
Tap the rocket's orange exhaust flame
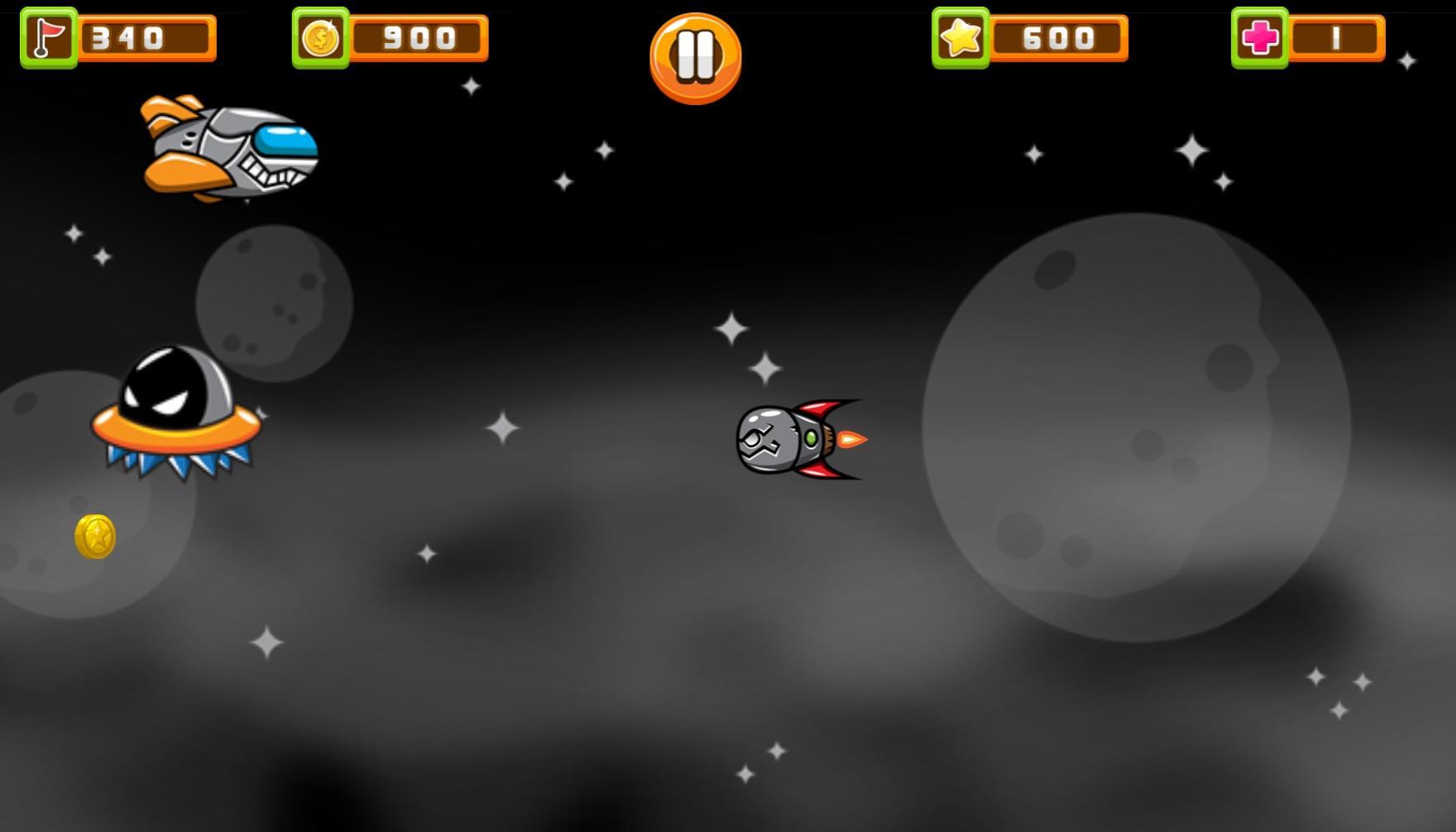click(x=850, y=439)
